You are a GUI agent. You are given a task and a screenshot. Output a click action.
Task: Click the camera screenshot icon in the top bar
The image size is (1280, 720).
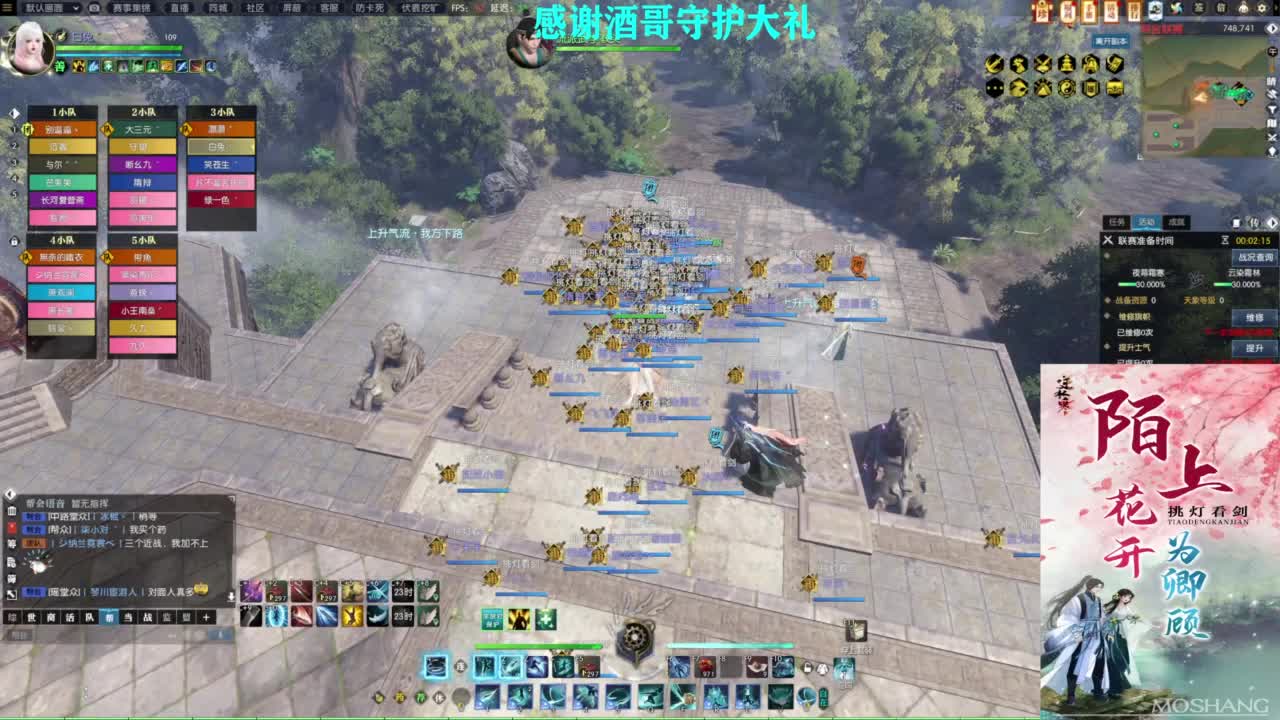pyautogui.click(x=93, y=9)
